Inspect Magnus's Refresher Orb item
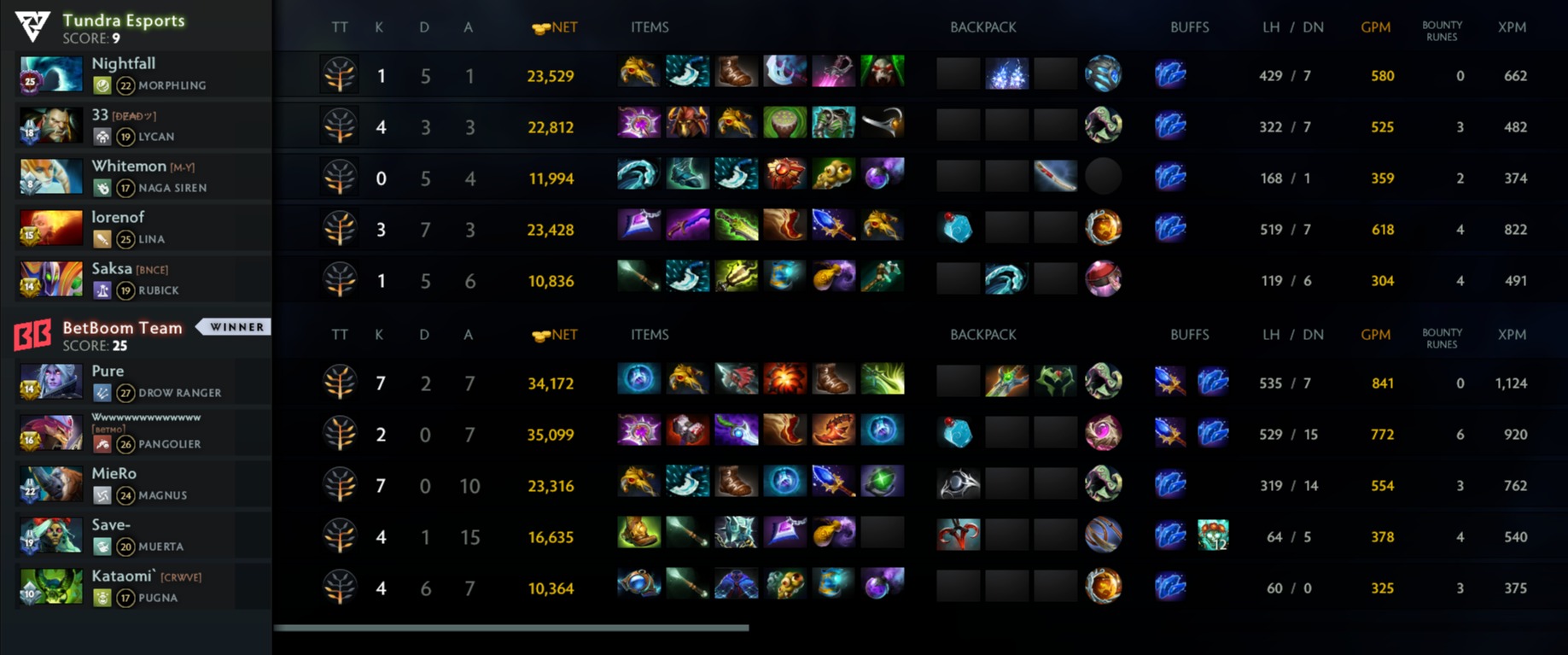Viewport: 1568px width, 655px height. (x=882, y=482)
